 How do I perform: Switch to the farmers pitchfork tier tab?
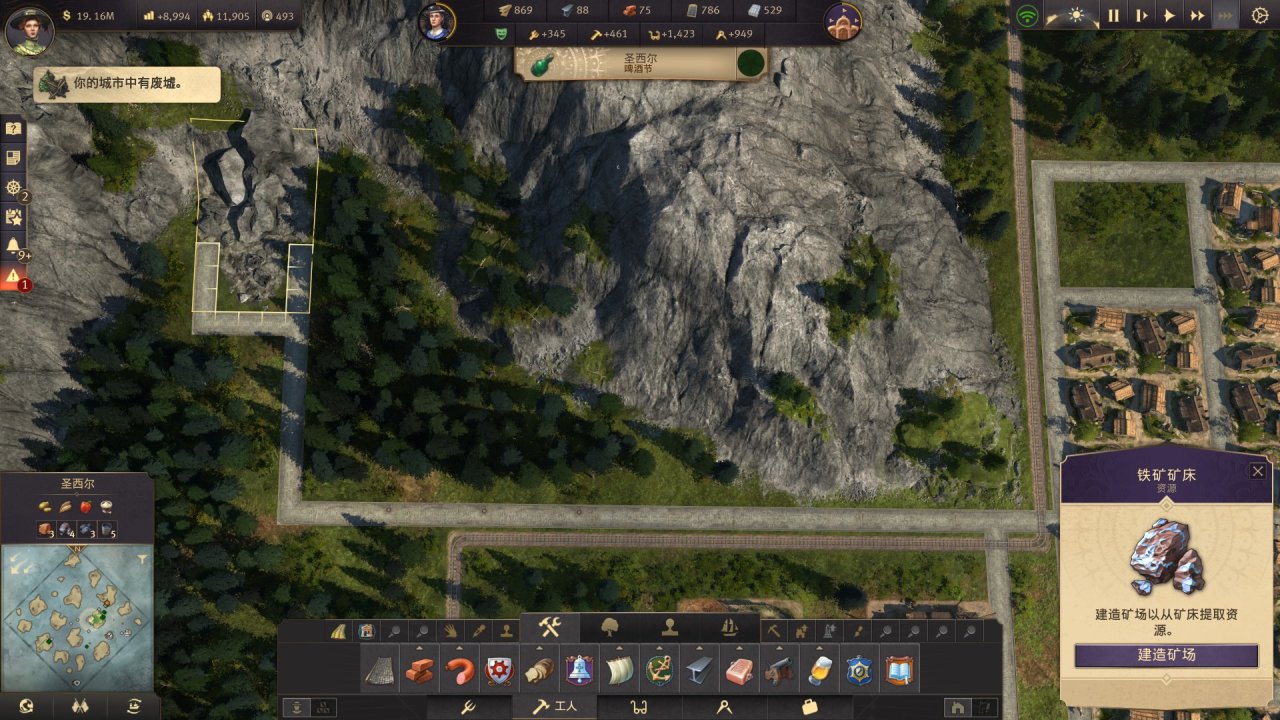[x=467, y=707]
